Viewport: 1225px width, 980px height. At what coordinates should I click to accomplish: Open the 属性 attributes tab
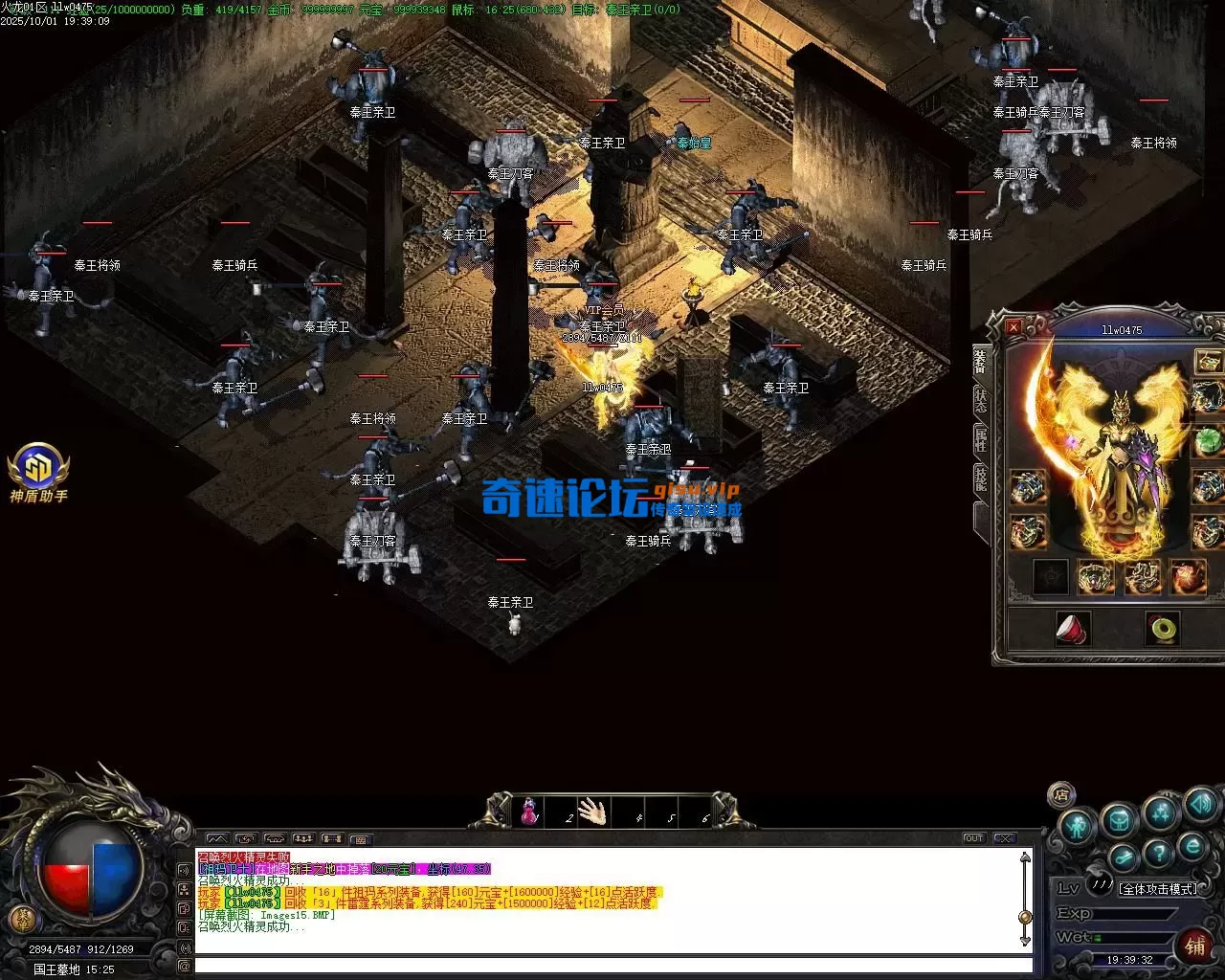pos(981,439)
